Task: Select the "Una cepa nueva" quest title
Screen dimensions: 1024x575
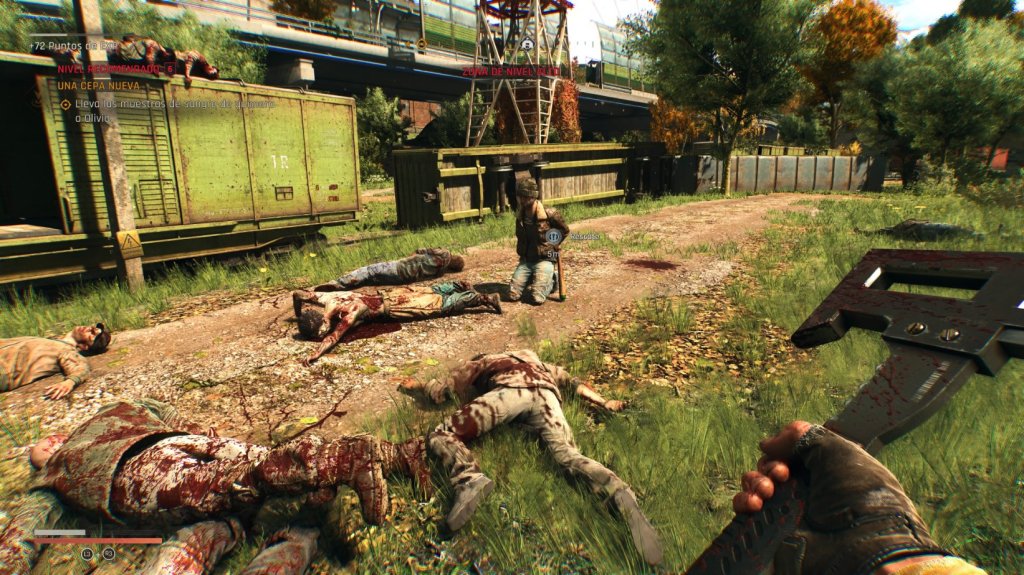Action: [99, 86]
